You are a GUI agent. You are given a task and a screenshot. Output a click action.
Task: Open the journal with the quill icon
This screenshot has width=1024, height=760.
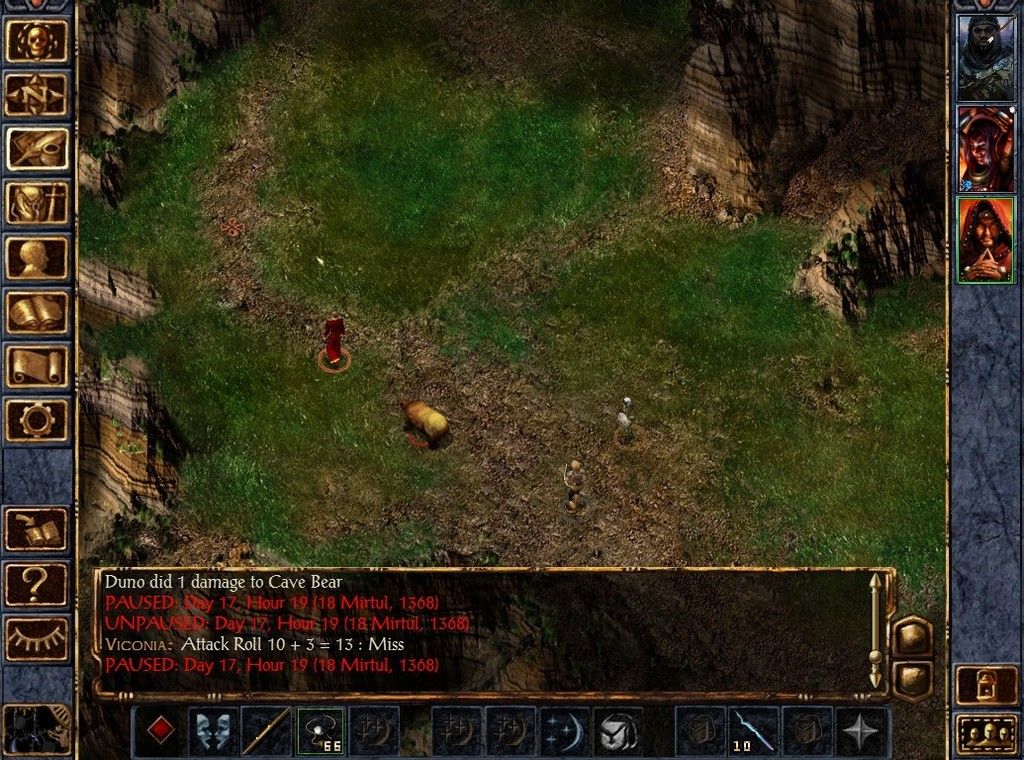pos(37,149)
